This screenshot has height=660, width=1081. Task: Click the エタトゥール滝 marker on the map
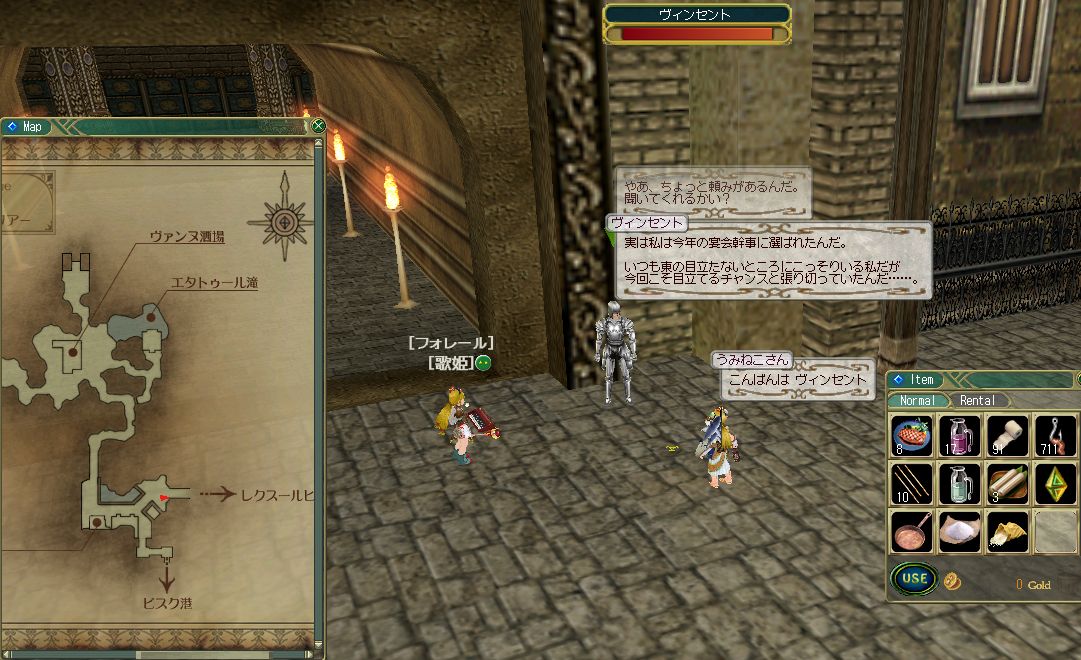point(152,316)
